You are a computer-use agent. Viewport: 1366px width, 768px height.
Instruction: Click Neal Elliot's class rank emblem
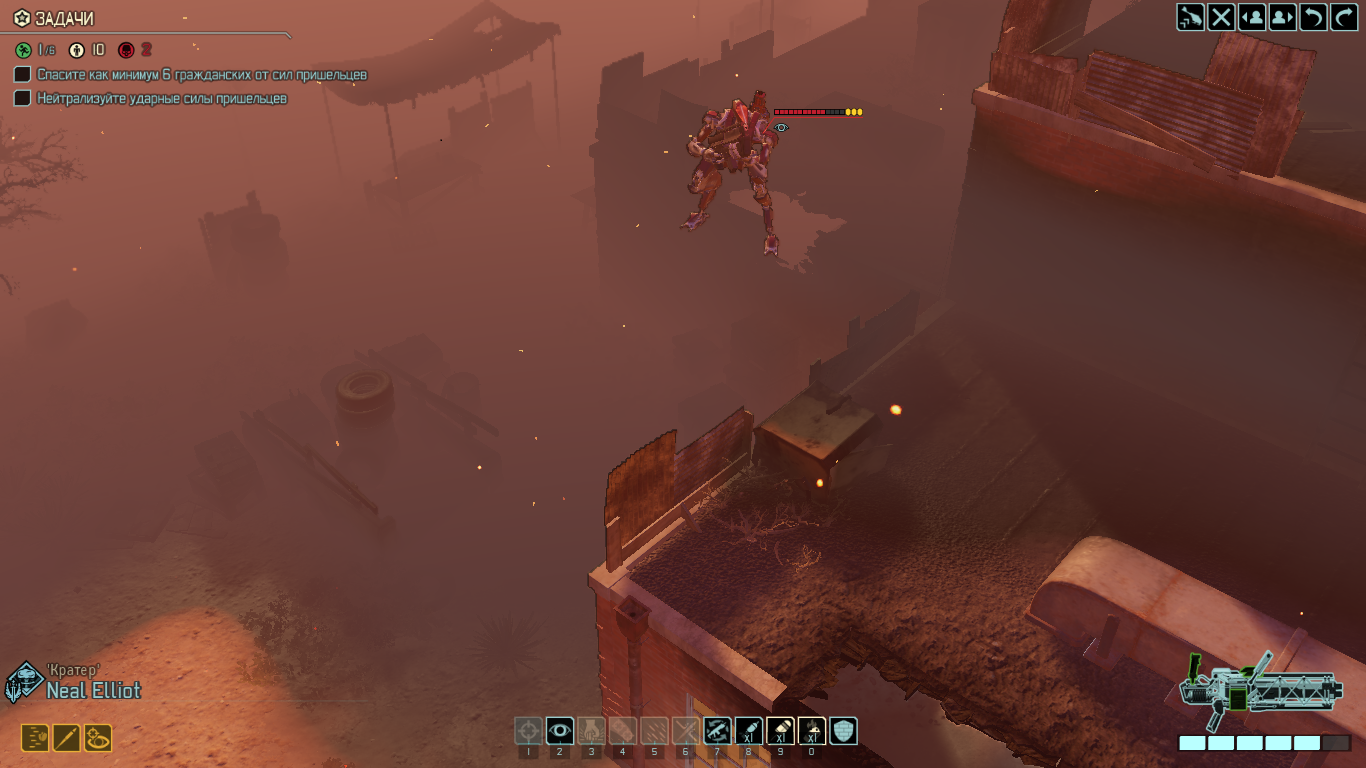point(22,683)
